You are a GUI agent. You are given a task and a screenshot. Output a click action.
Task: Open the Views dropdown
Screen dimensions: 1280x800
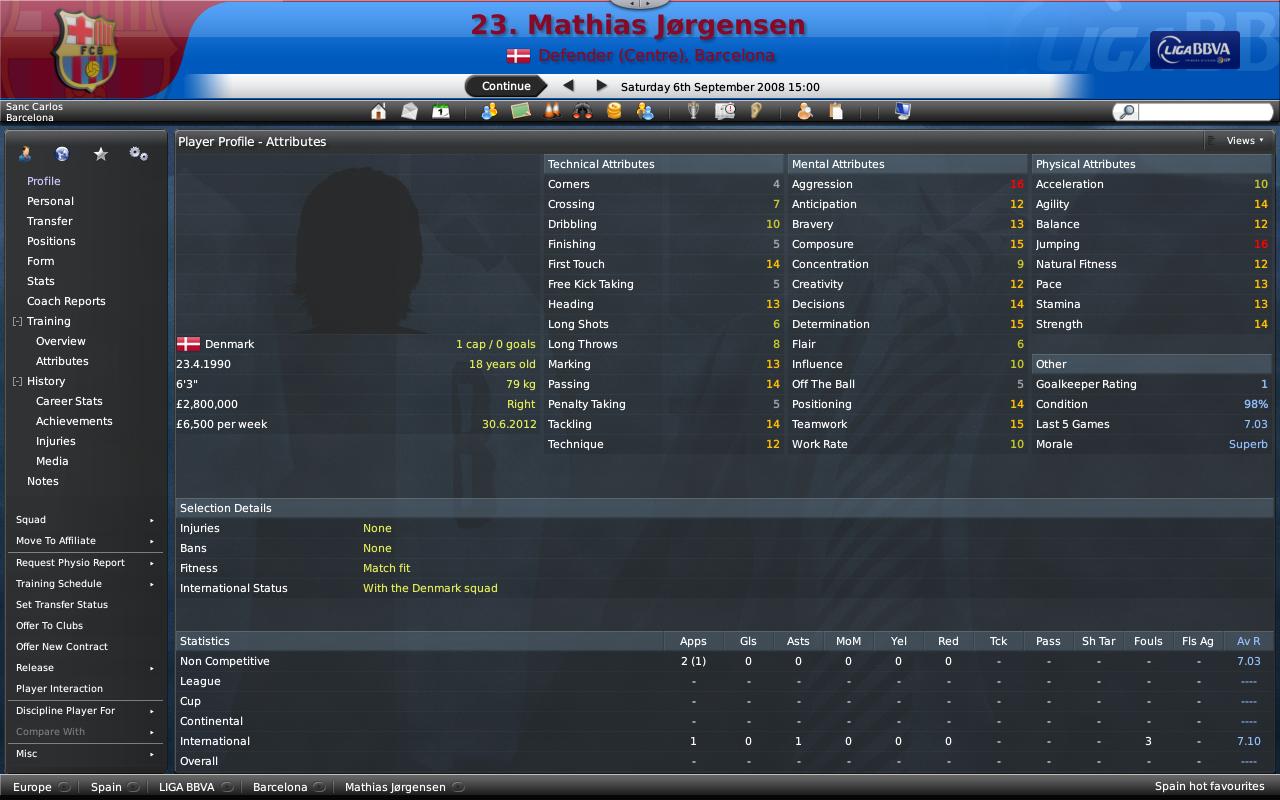click(x=1240, y=141)
